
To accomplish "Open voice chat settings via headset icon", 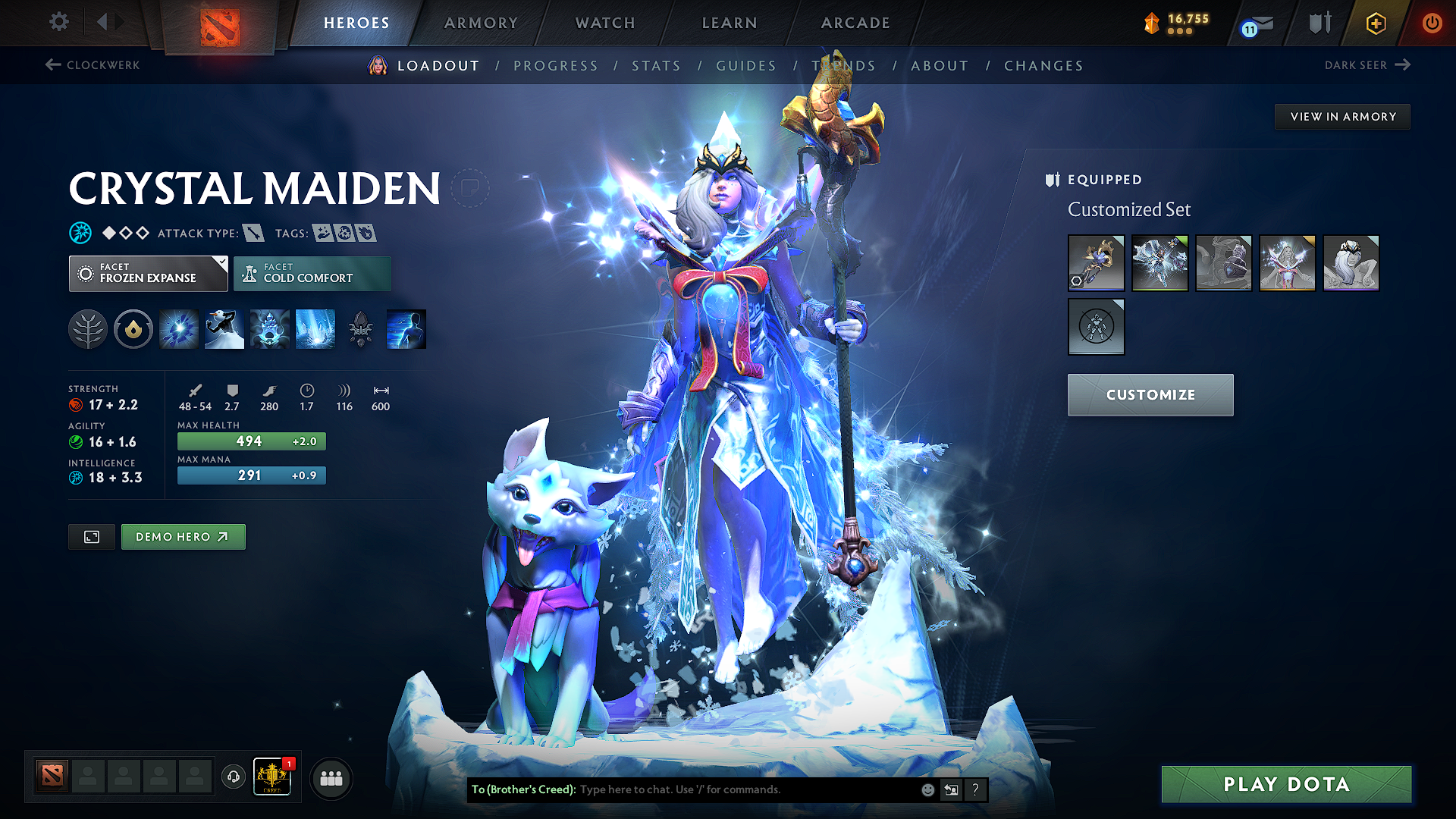I will (x=233, y=777).
